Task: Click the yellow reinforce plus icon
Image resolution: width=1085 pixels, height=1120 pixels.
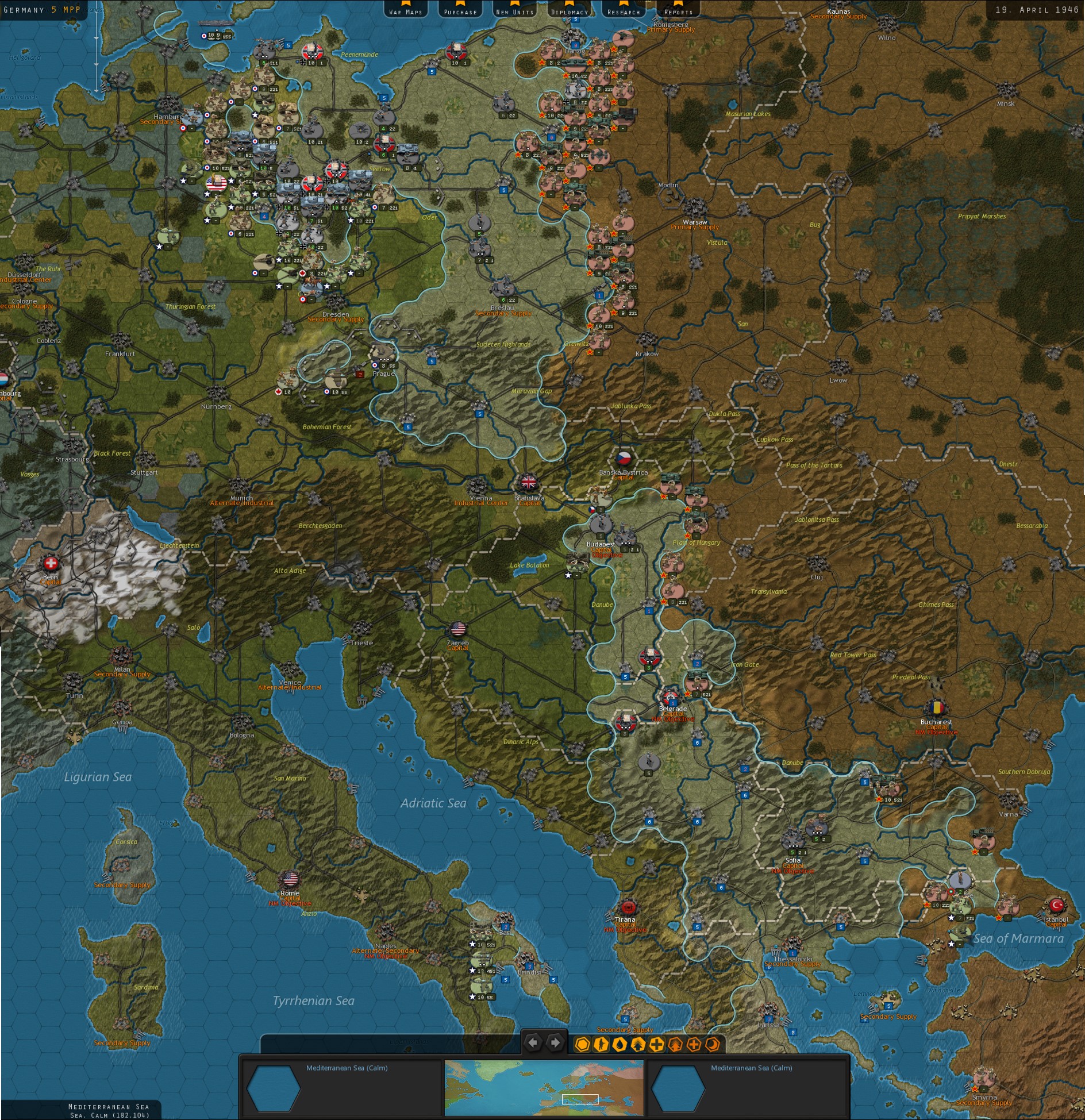Action: 656,1044
